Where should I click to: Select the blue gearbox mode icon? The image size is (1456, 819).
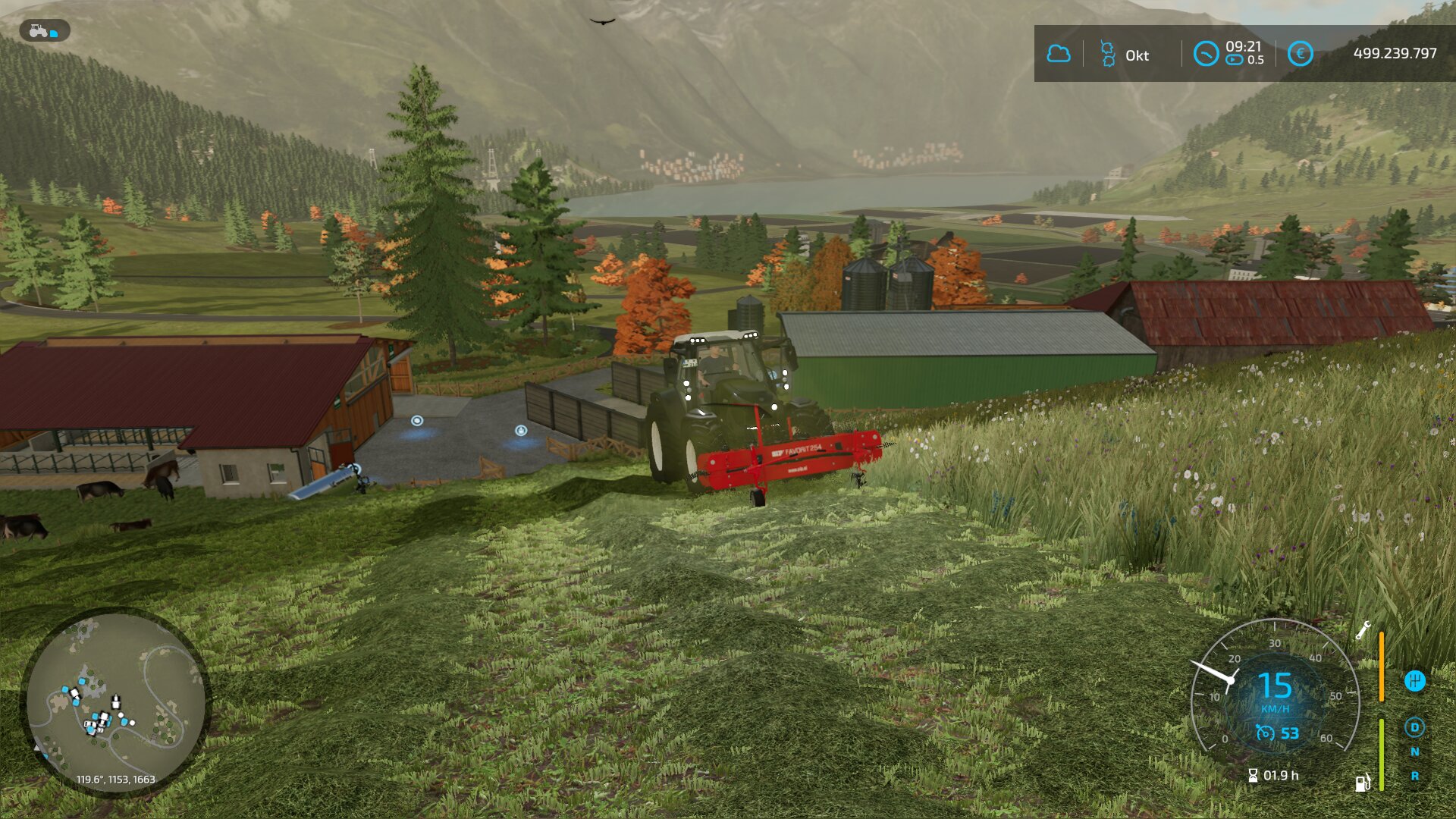pyautogui.click(x=1414, y=680)
